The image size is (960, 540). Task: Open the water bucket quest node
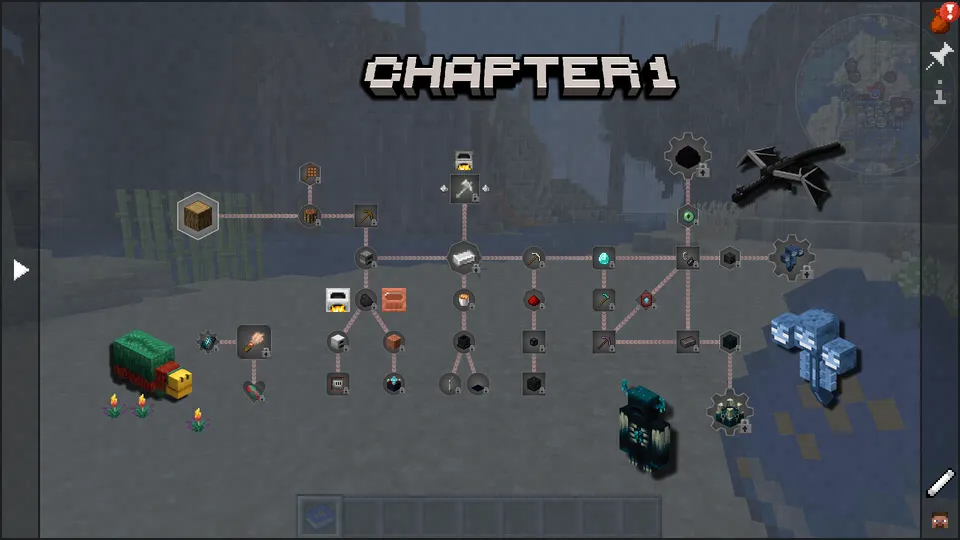[463, 300]
